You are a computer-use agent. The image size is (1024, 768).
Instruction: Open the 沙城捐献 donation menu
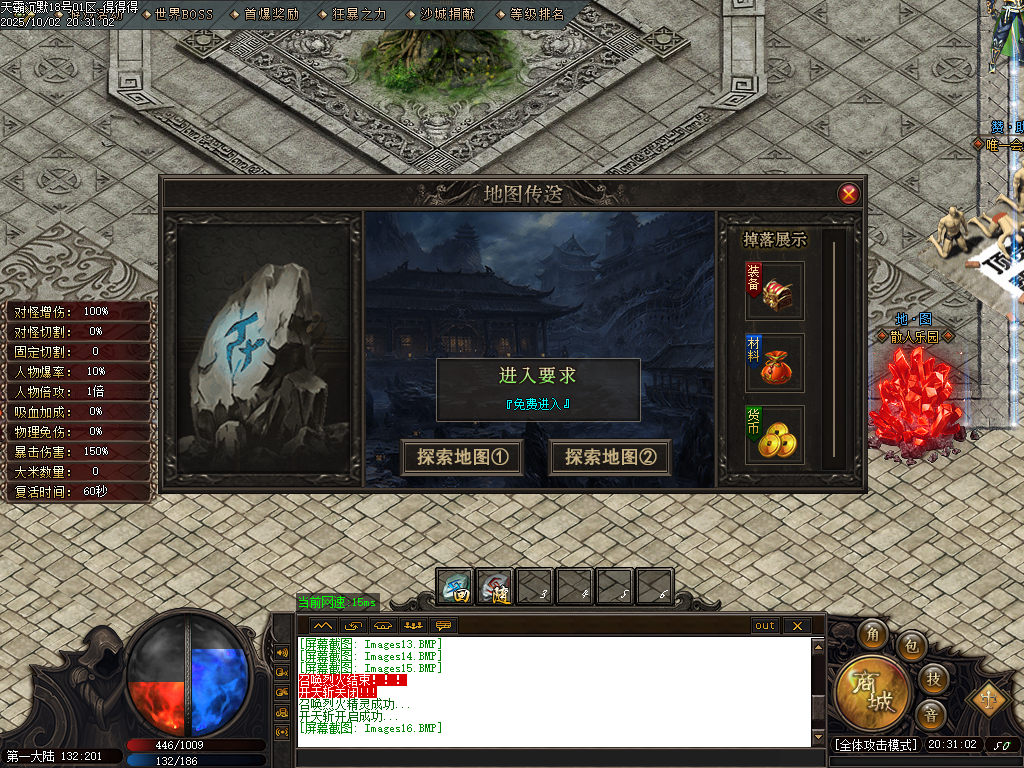pyautogui.click(x=447, y=14)
